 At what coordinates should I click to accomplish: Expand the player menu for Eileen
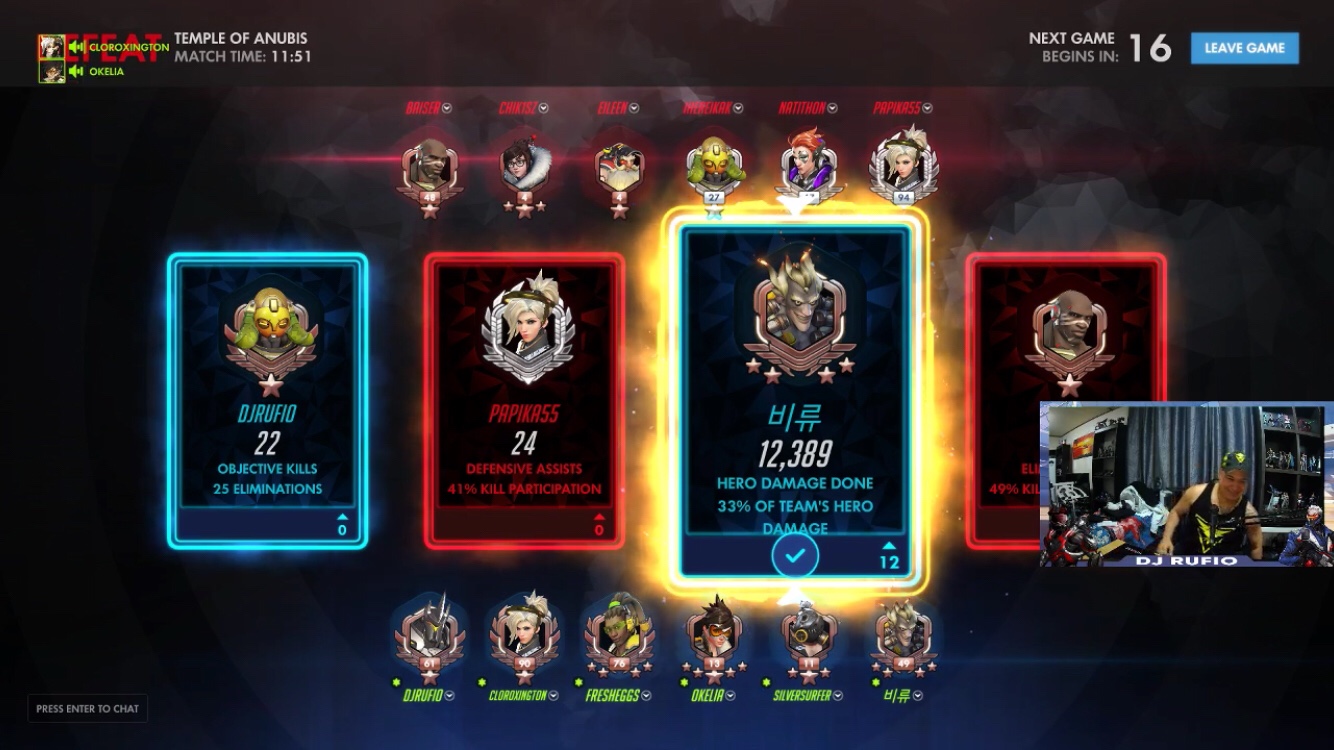(x=634, y=108)
